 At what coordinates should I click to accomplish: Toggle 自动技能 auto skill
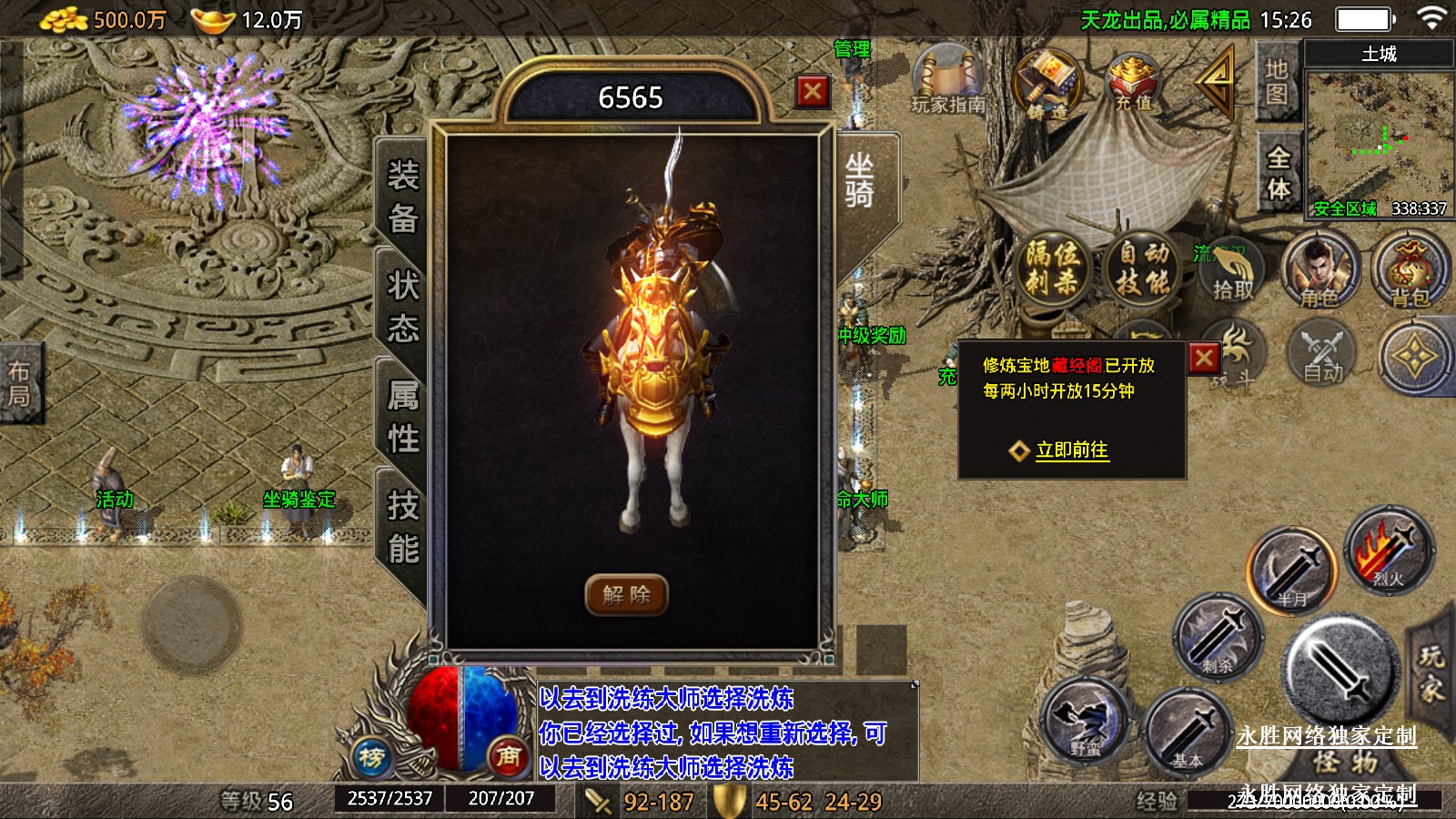click(1143, 268)
